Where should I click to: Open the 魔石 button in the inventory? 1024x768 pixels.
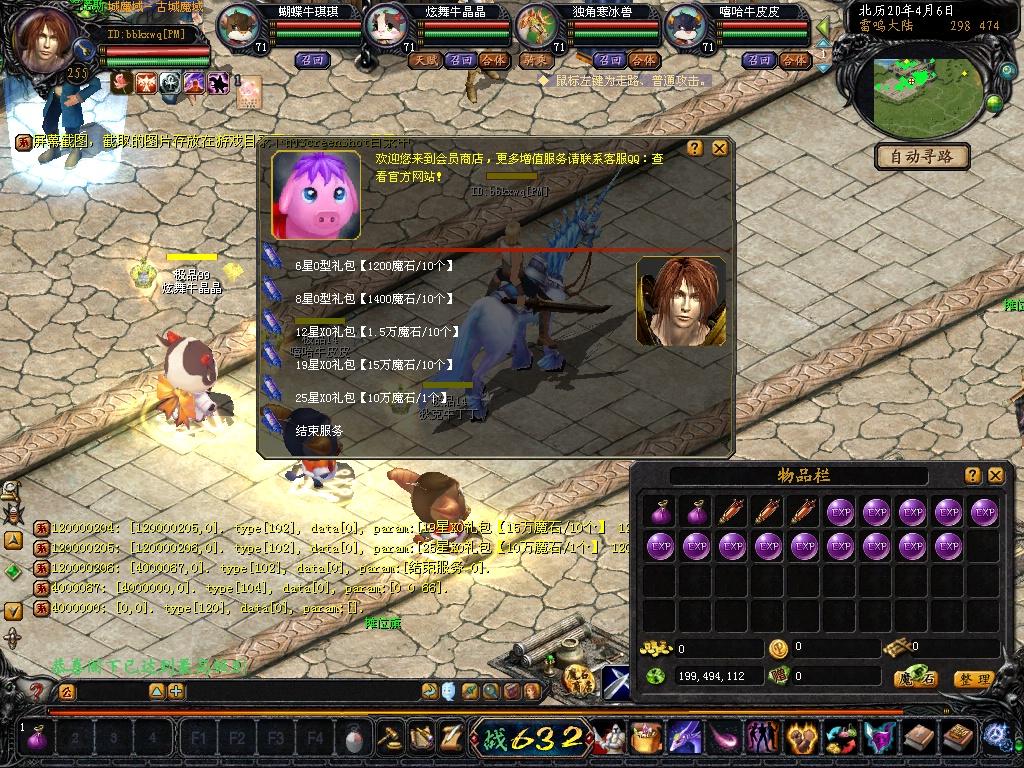(x=915, y=679)
